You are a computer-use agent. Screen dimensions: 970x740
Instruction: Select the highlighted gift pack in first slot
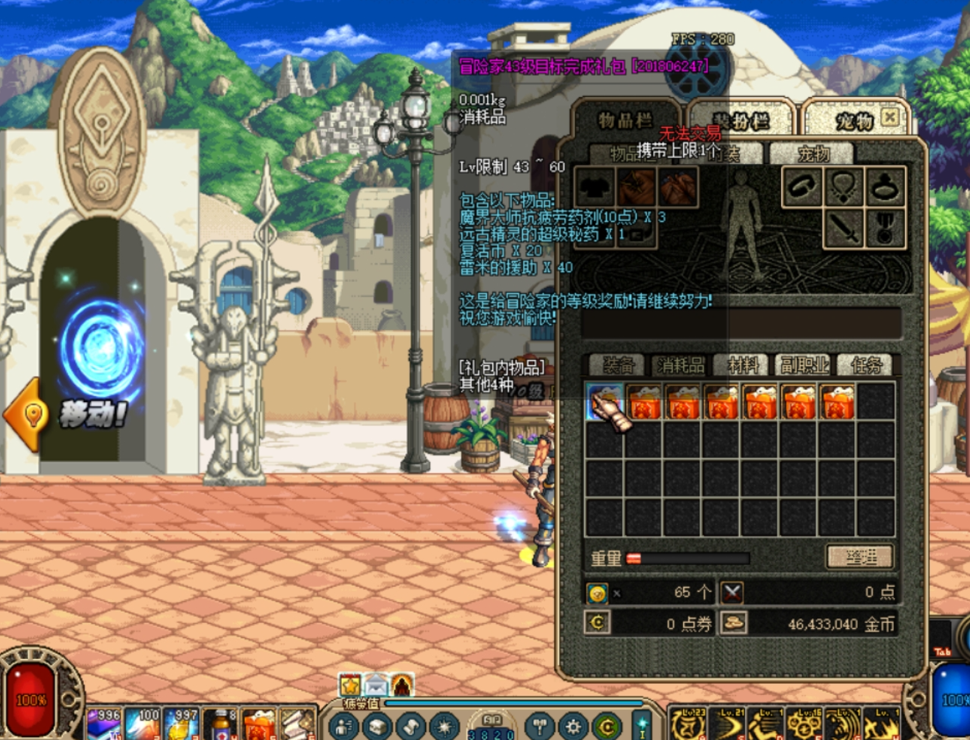point(604,402)
